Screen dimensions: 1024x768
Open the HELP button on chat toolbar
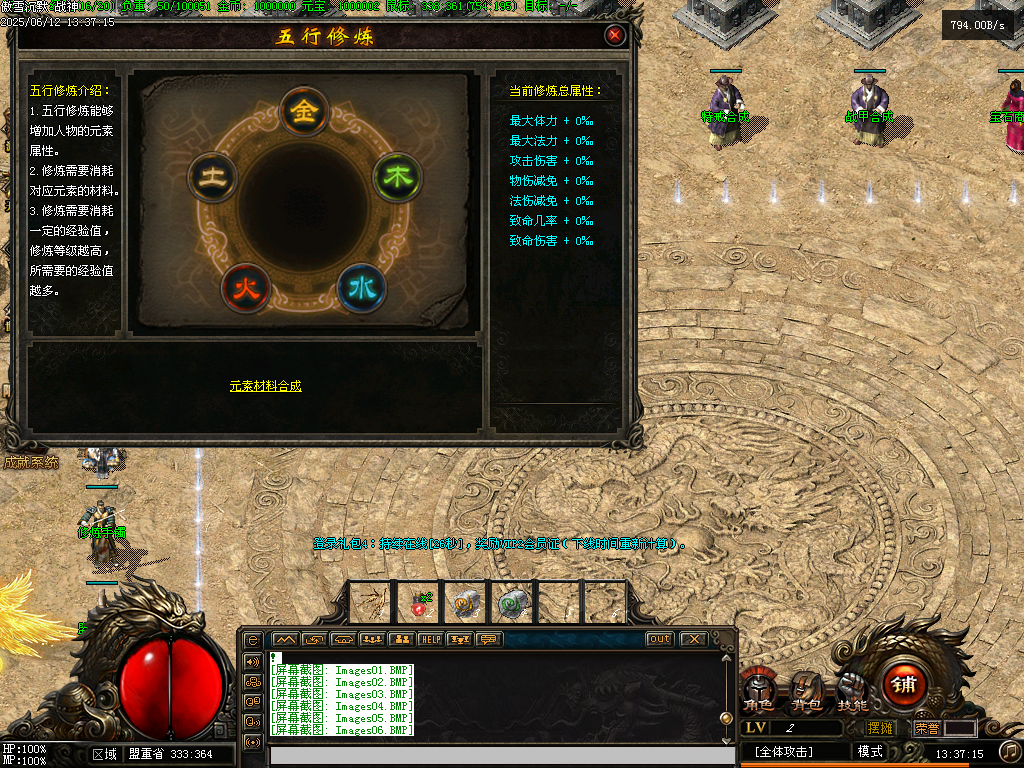(x=431, y=639)
